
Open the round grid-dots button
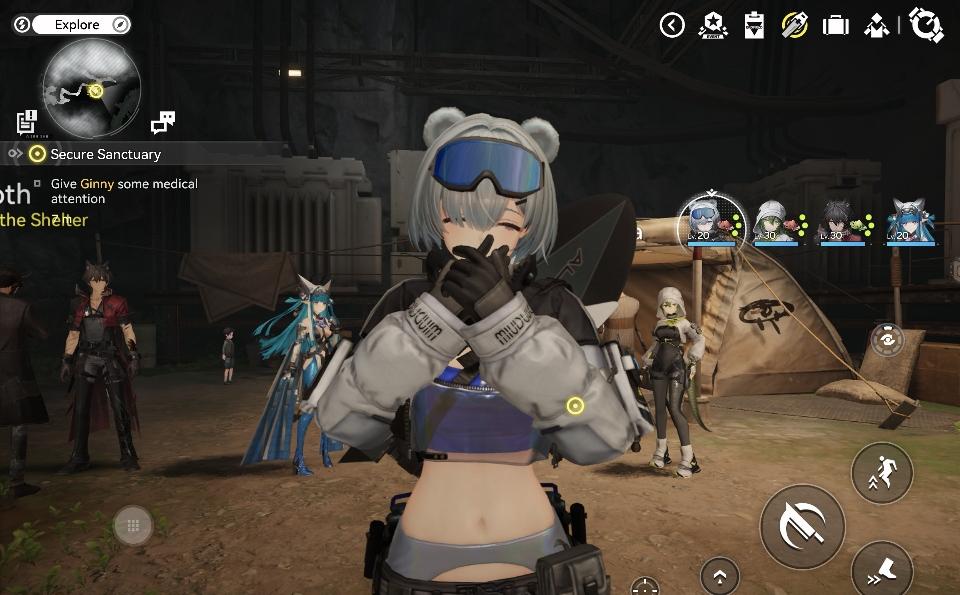(133, 525)
